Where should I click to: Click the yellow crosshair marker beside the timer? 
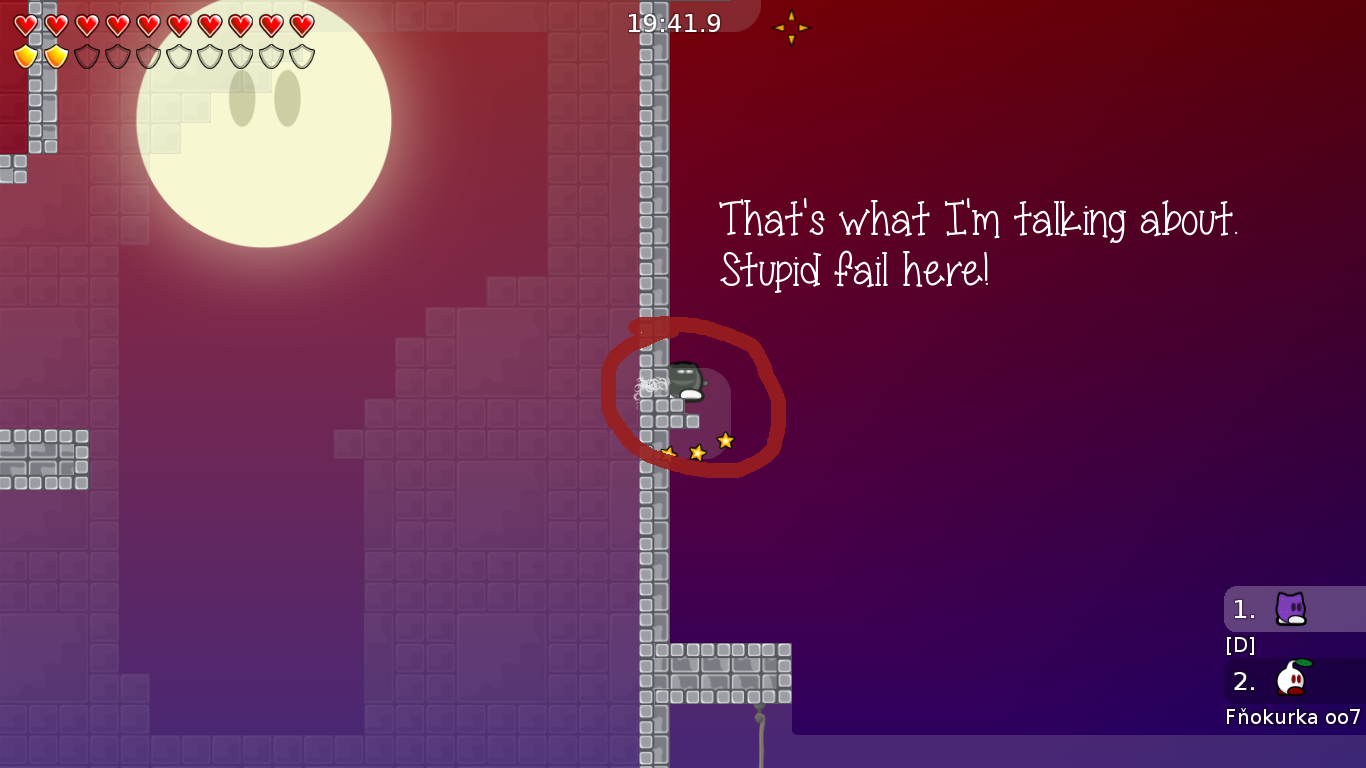click(790, 27)
